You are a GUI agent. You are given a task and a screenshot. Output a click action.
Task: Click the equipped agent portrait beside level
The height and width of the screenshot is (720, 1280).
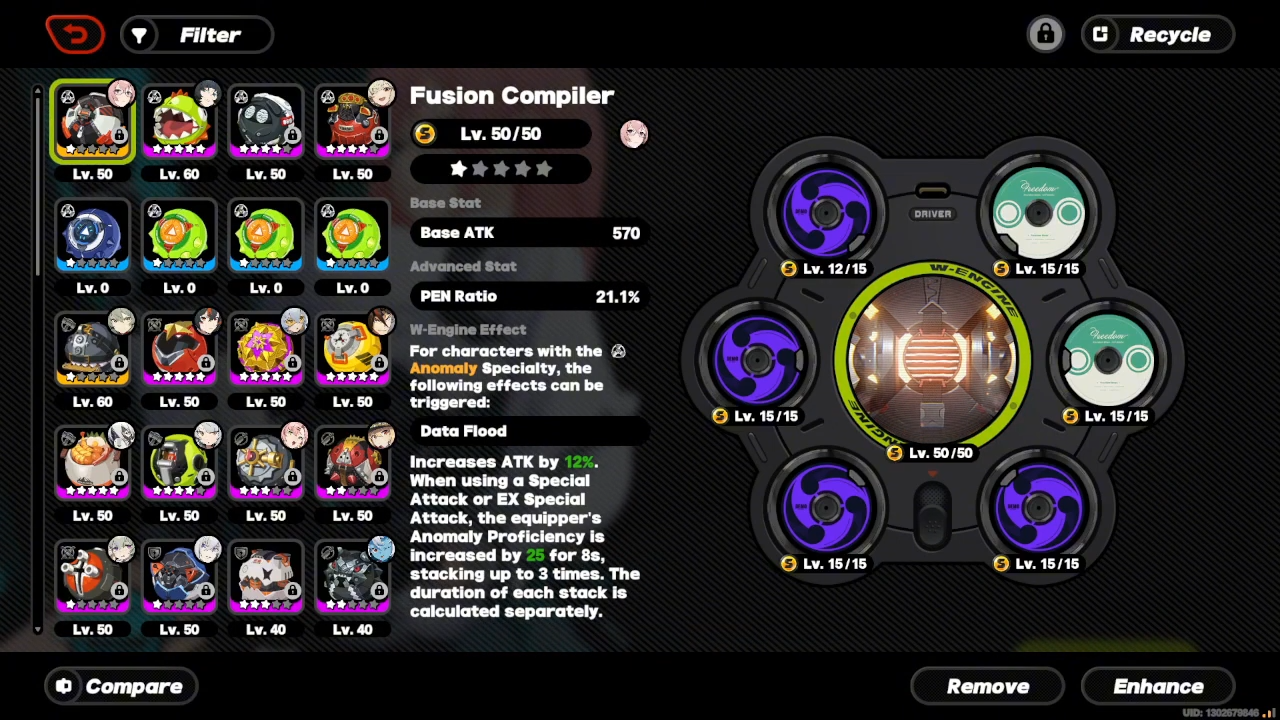point(634,134)
